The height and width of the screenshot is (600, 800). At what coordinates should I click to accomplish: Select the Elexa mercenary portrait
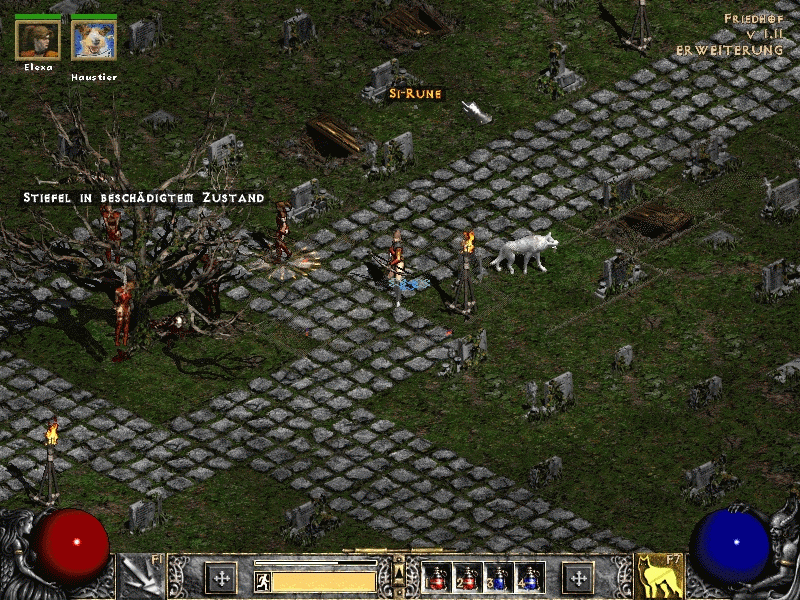38,40
